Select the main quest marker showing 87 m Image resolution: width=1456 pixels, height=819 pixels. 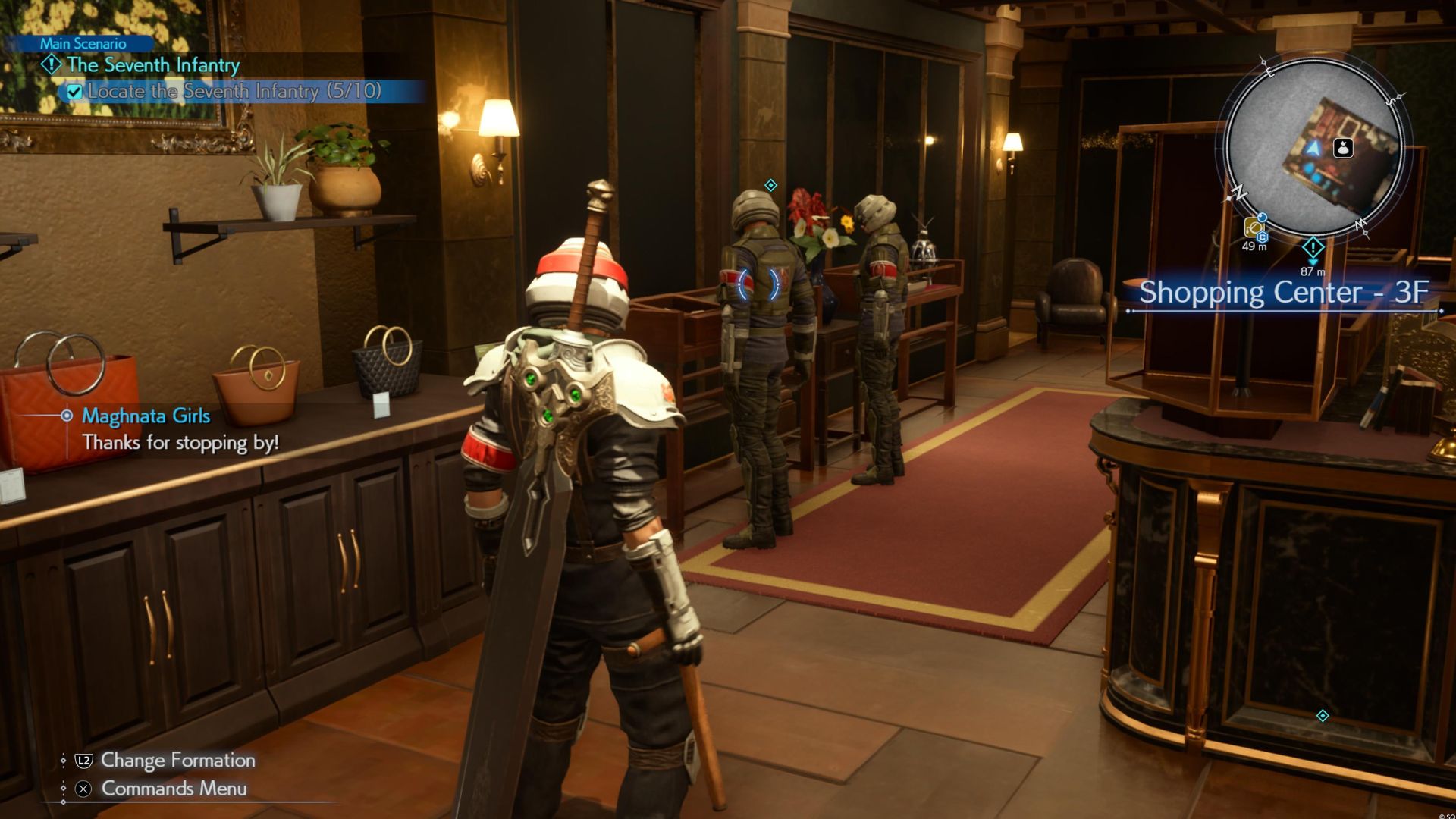point(1313,249)
